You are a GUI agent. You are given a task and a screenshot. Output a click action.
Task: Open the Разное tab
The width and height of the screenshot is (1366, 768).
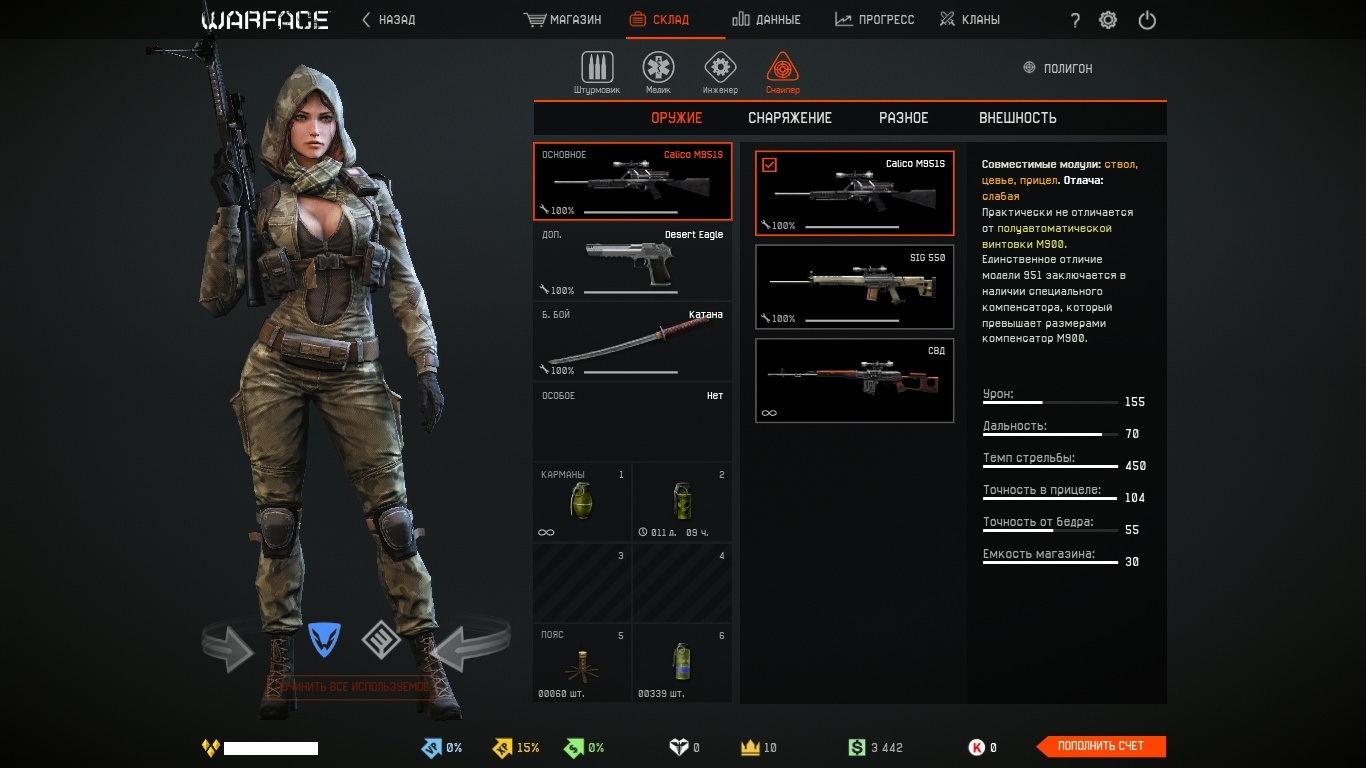[903, 118]
